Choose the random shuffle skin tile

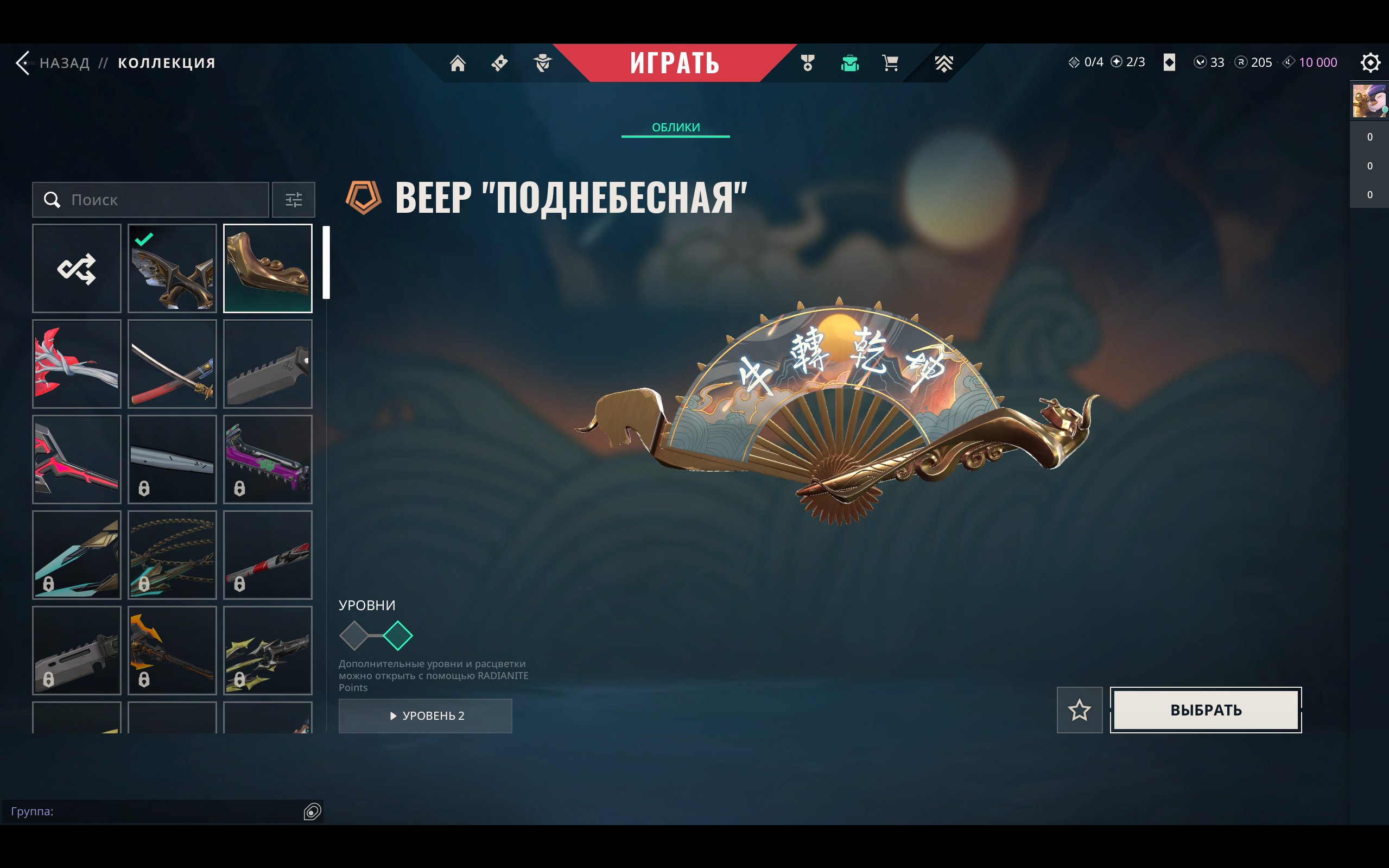pyautogui.click(x=77, y=269)
